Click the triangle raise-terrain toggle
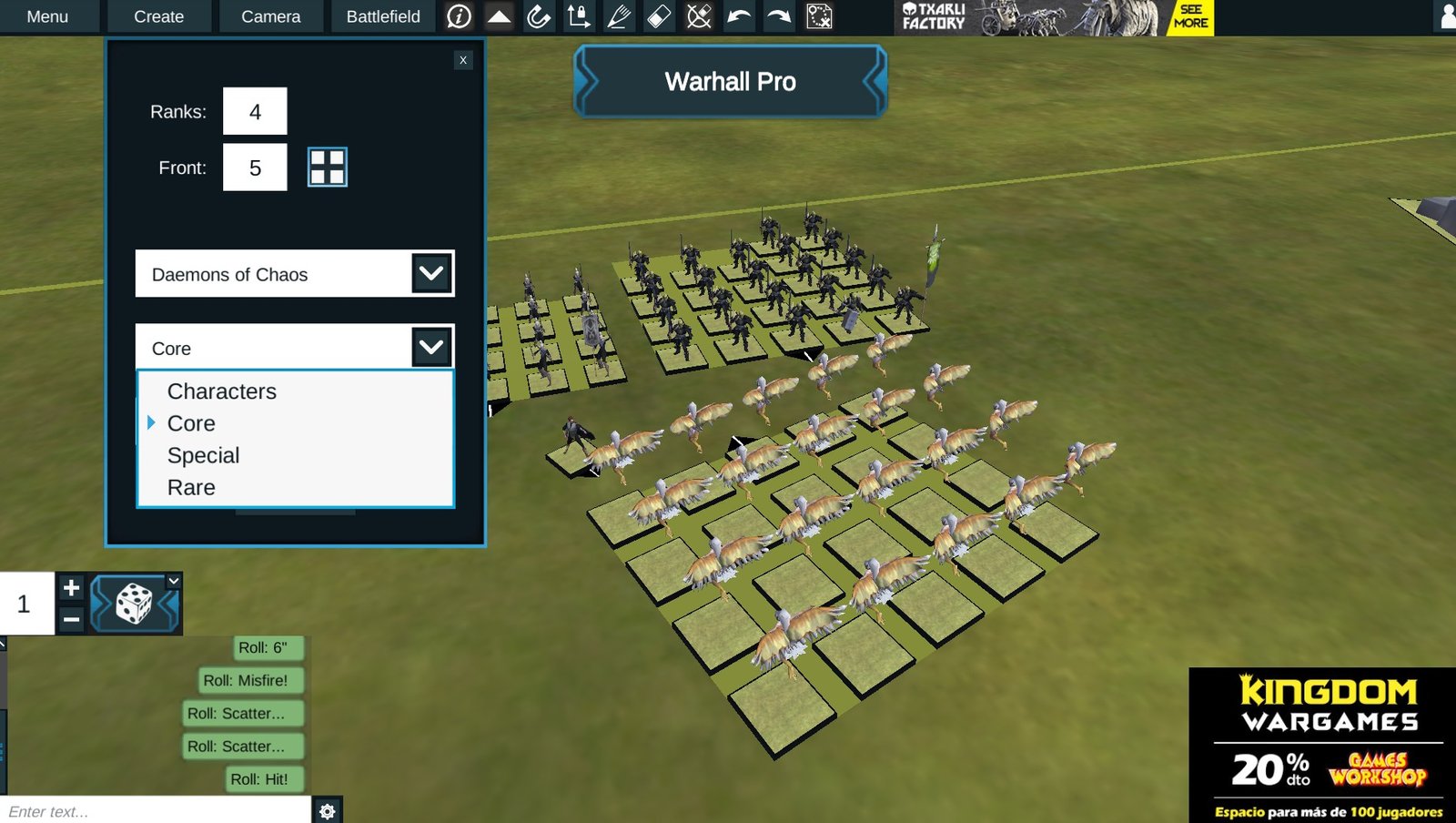The height and width of the screenshot is (823, 1456). point(499,16)
